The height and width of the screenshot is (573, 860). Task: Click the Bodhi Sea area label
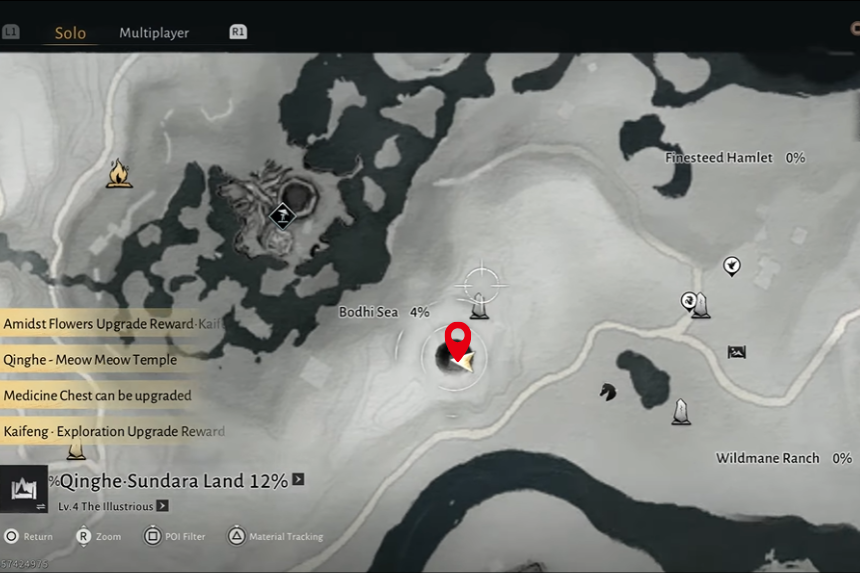coord(368,312)
